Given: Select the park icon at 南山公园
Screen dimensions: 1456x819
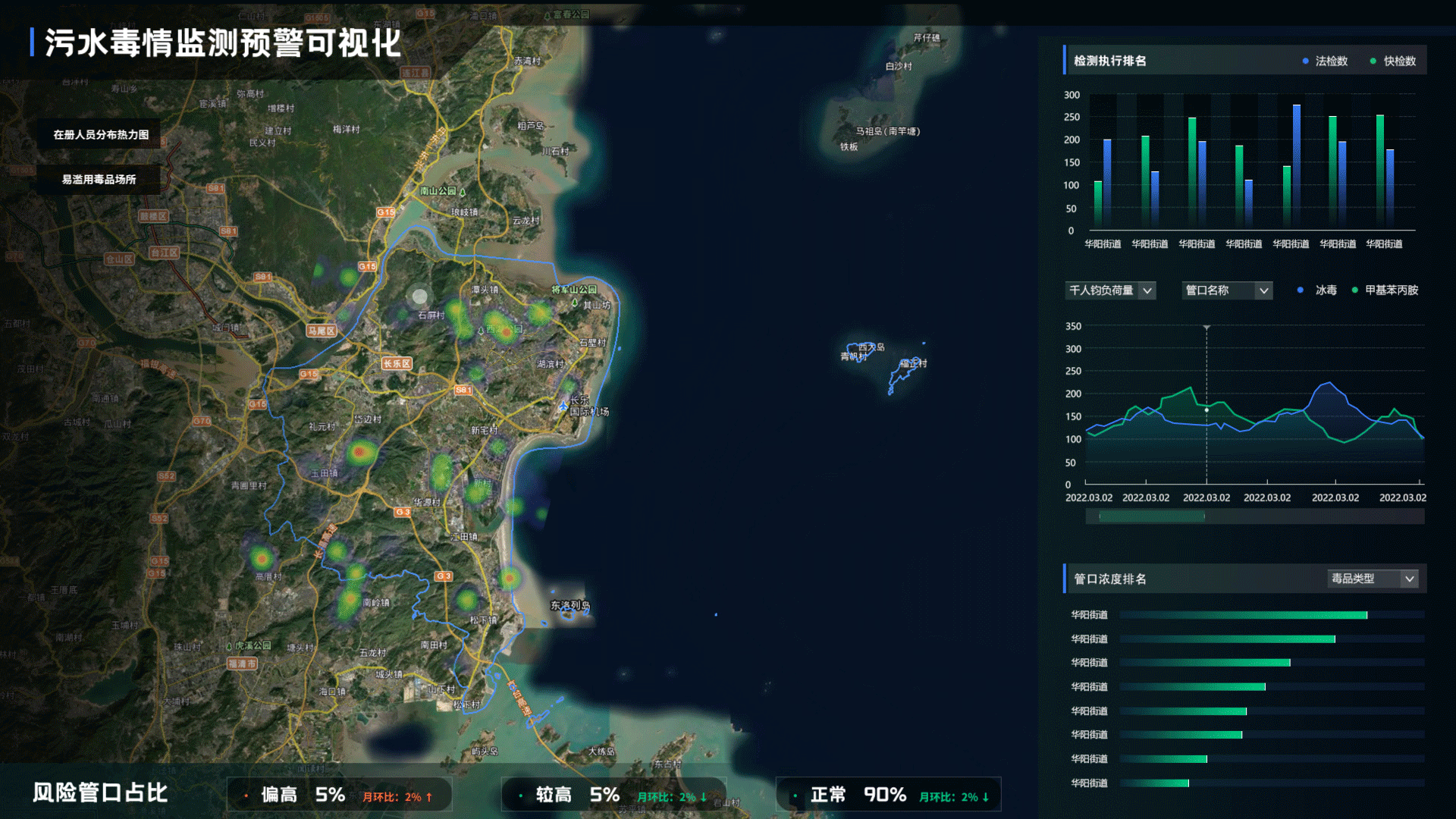Looking at the screenshot, I should [x=463, y=193].
